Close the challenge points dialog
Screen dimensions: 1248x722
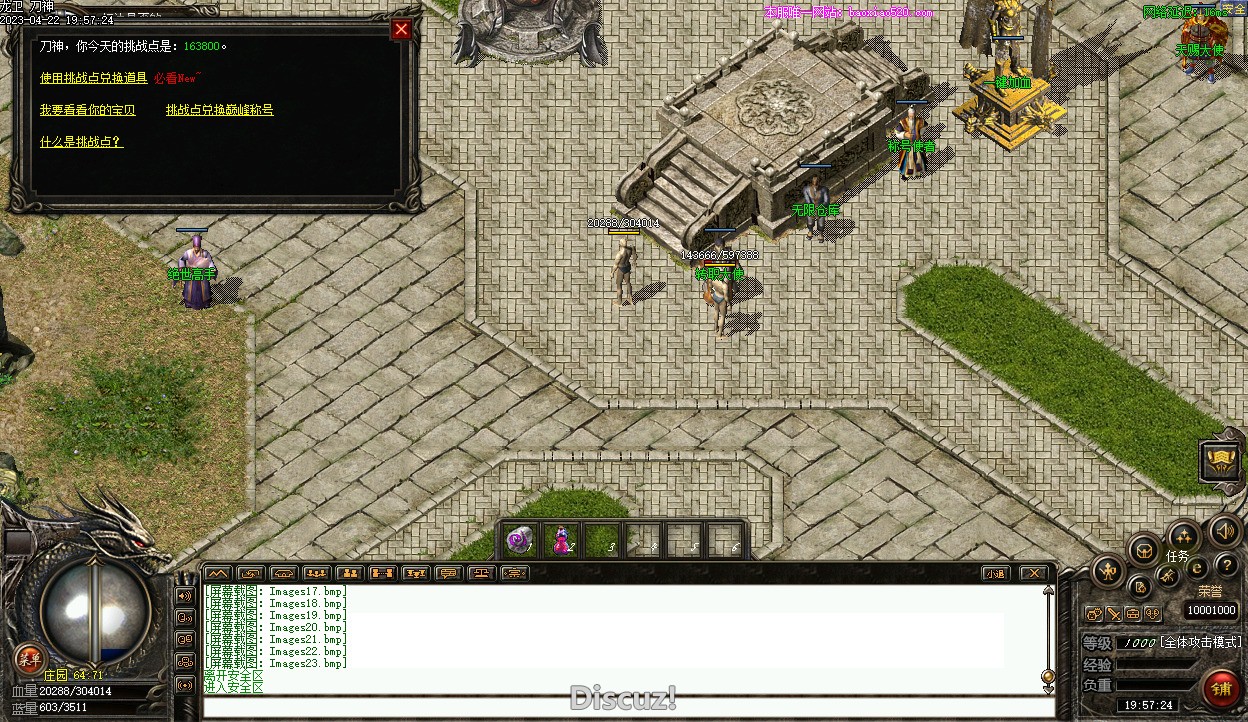click(401, 30)
